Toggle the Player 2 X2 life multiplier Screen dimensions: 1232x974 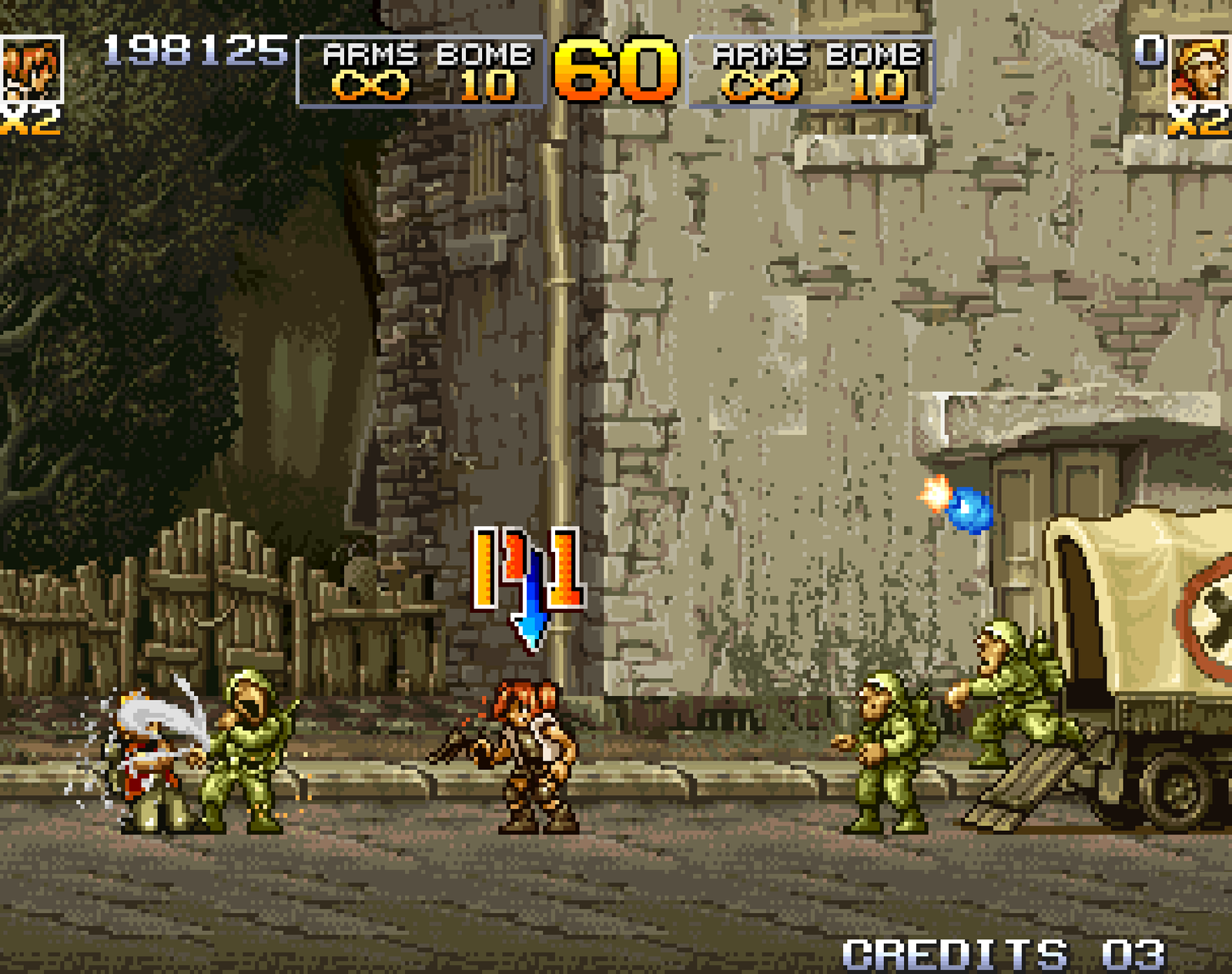pyautogui.click(x=1201, y=122)
